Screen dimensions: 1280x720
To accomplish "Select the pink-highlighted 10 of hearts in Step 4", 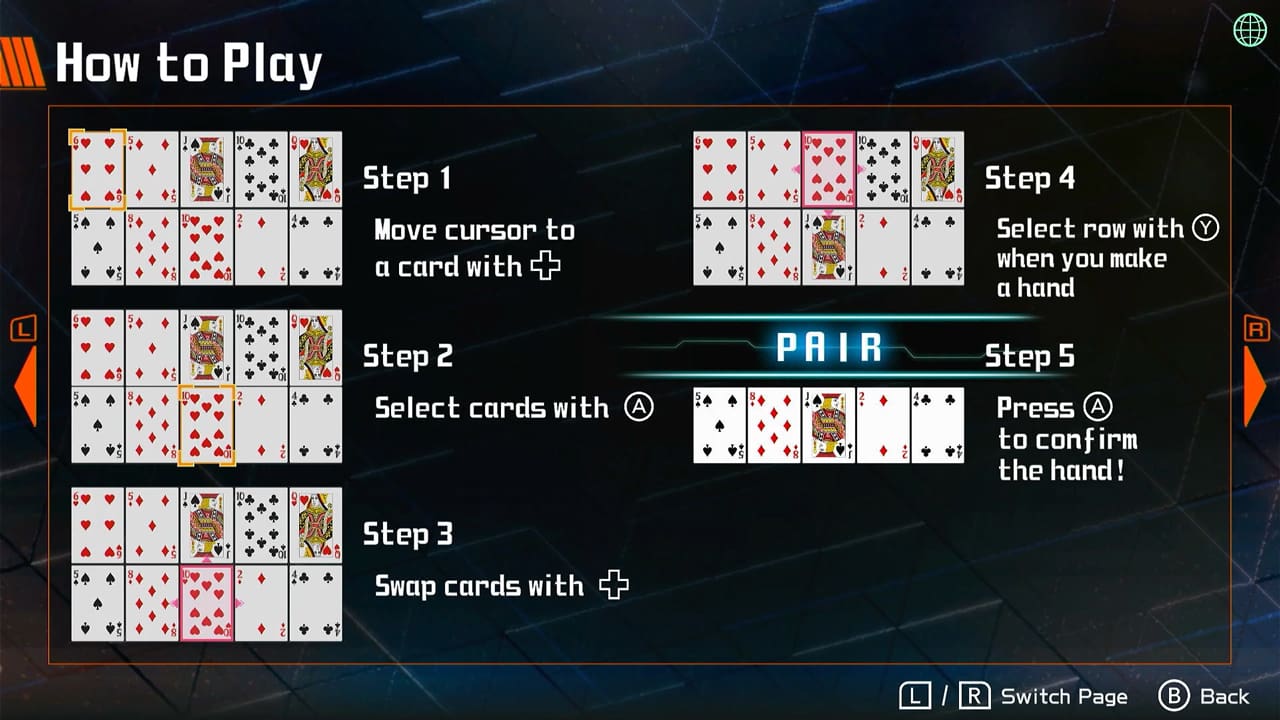I will pos(828,170).
